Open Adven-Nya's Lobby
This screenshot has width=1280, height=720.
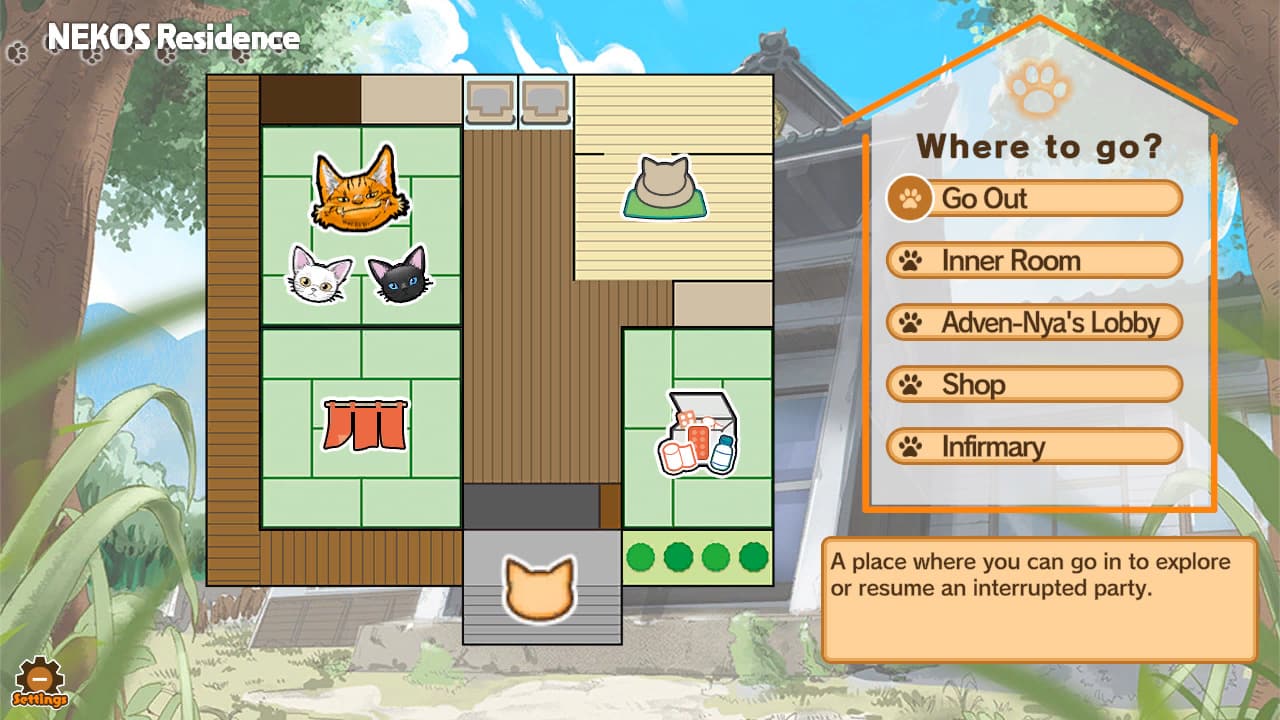click(x=1040, y=322)
